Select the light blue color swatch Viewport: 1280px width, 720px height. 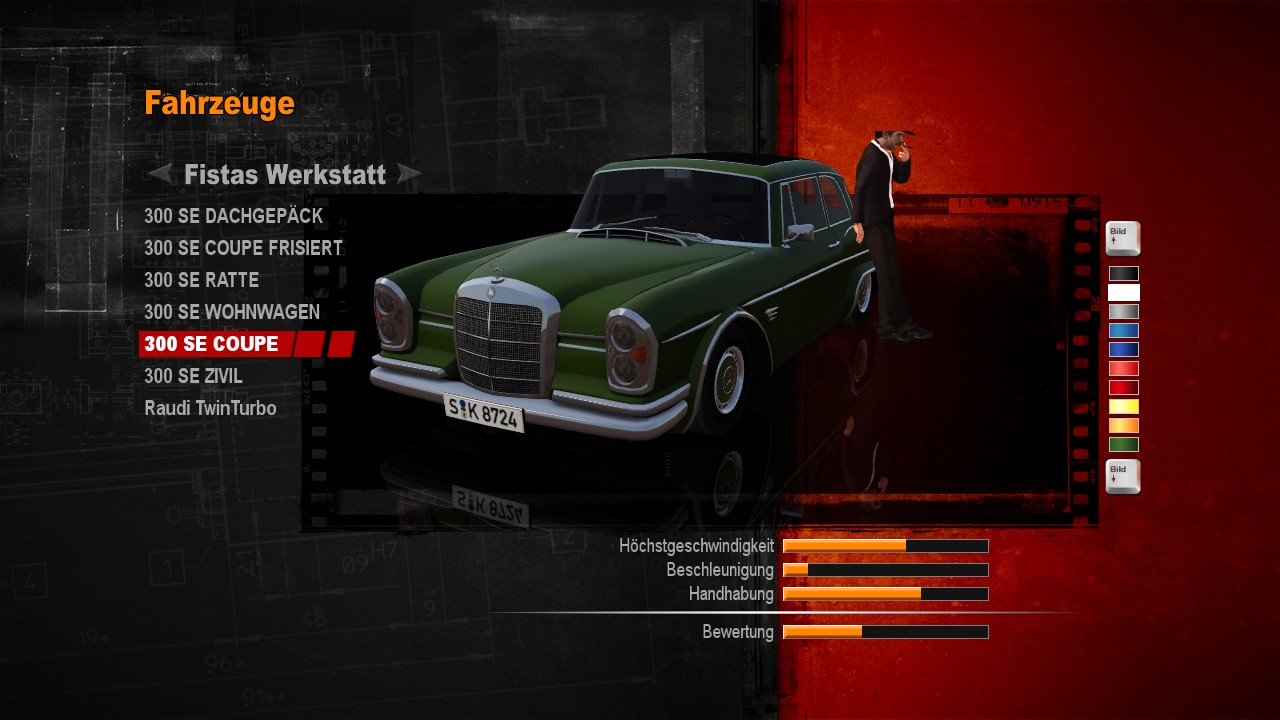1123,330
